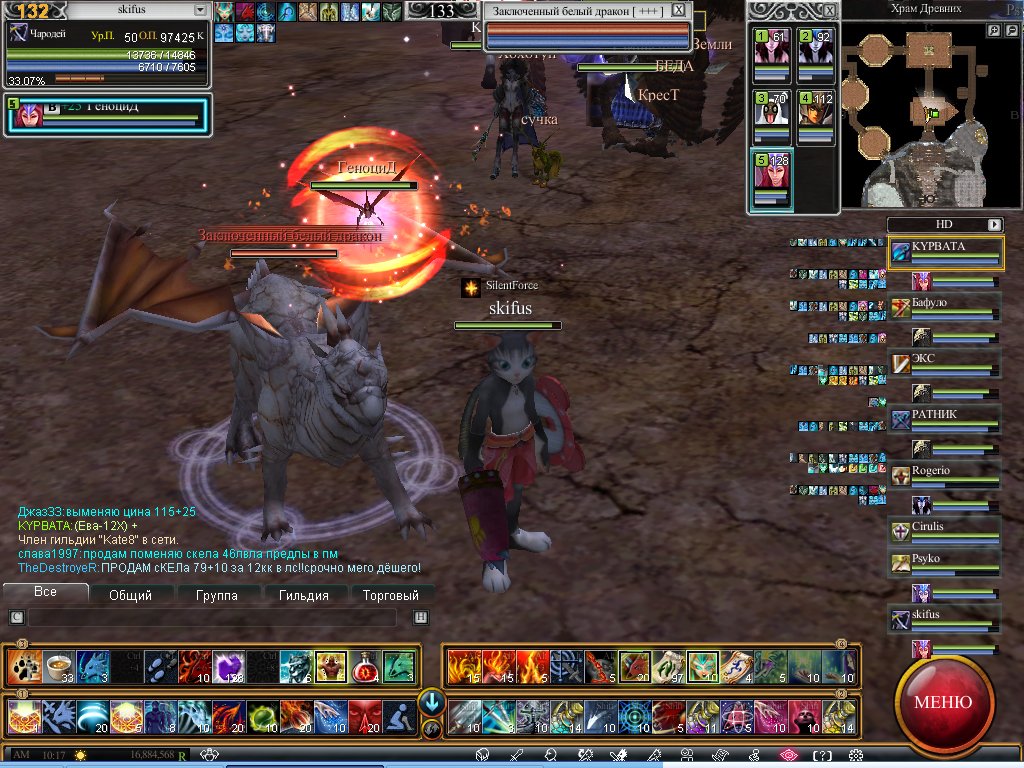Screen dimensions: 1024x768
Task: Open the red МЕНЮ button
Action: (x=942, y=701)
